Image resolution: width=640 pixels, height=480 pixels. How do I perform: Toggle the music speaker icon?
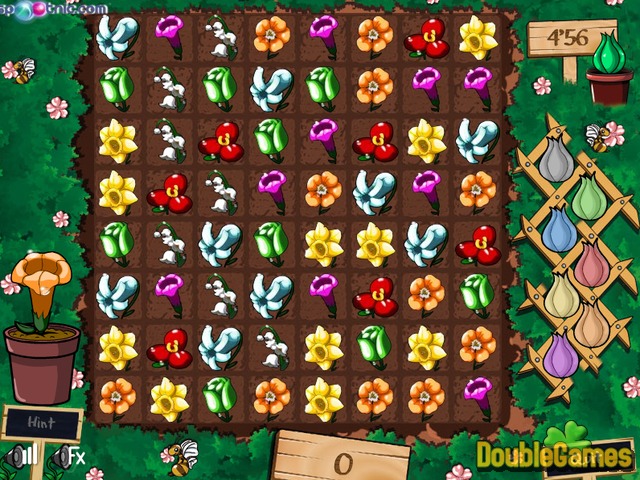point(21,457)
